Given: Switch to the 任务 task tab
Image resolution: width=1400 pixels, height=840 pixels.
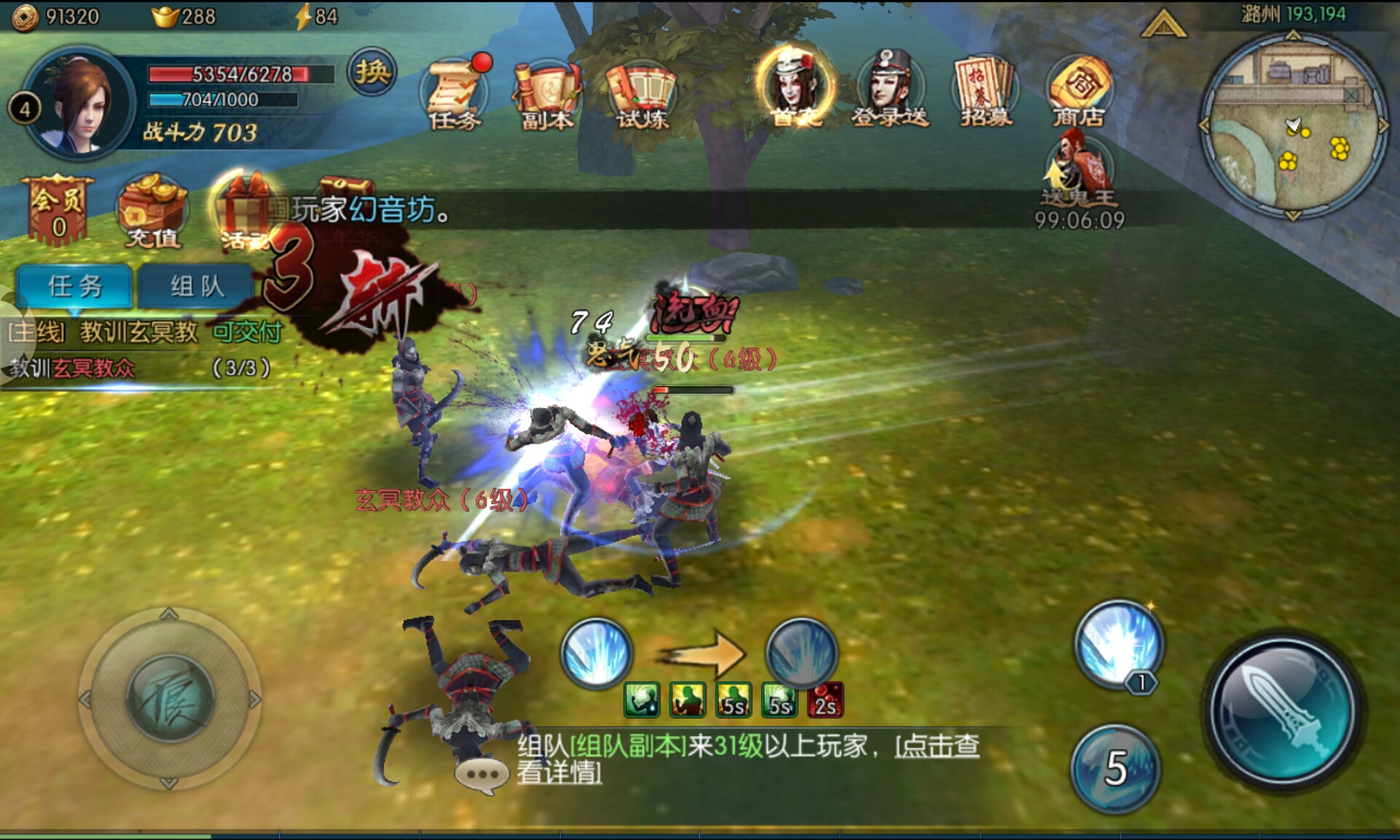Looking at the screenshot, I should [75, 286].
